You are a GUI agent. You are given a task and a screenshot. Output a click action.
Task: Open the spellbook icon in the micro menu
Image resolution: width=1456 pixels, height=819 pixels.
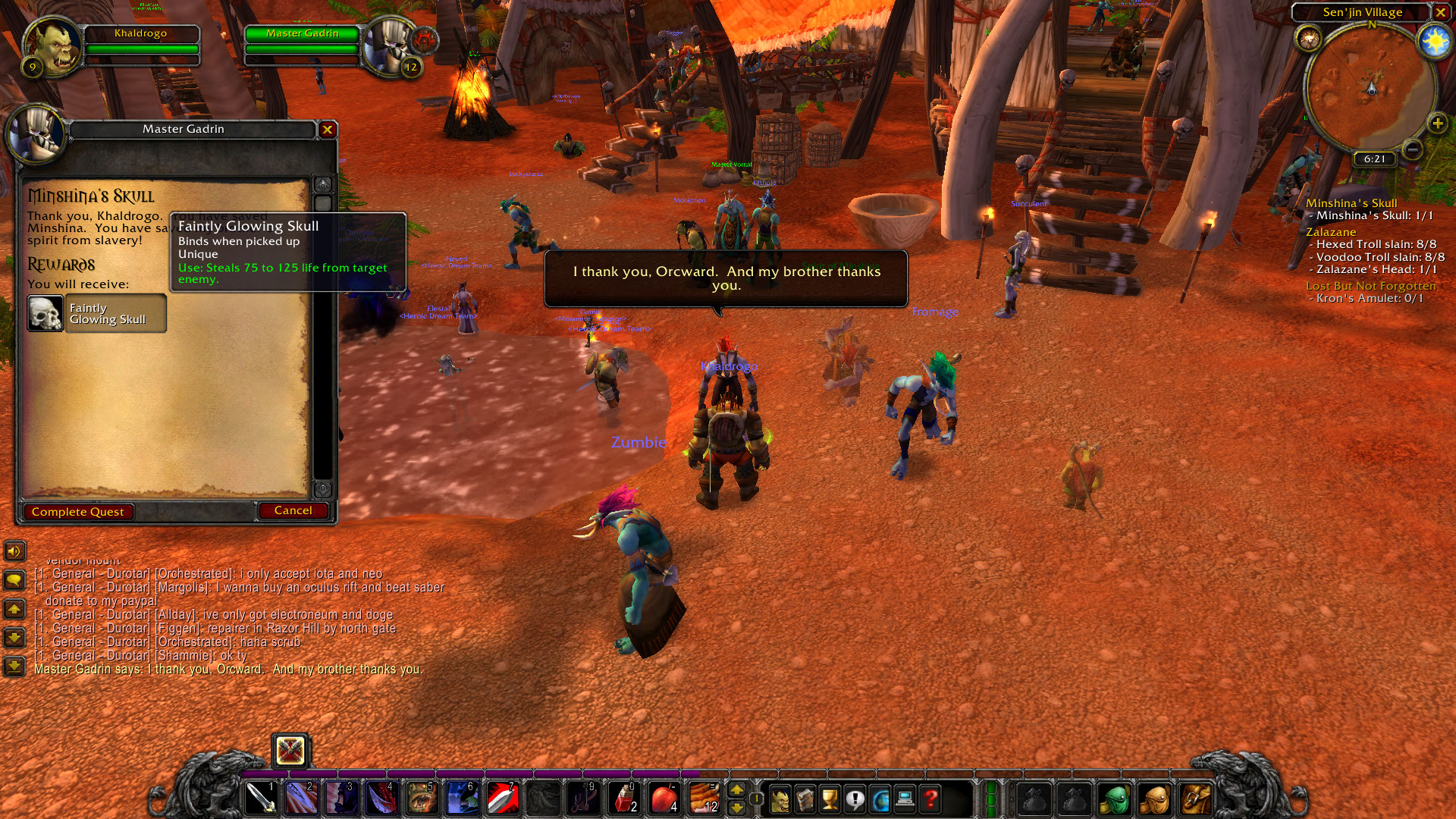(x=805, y=799)
